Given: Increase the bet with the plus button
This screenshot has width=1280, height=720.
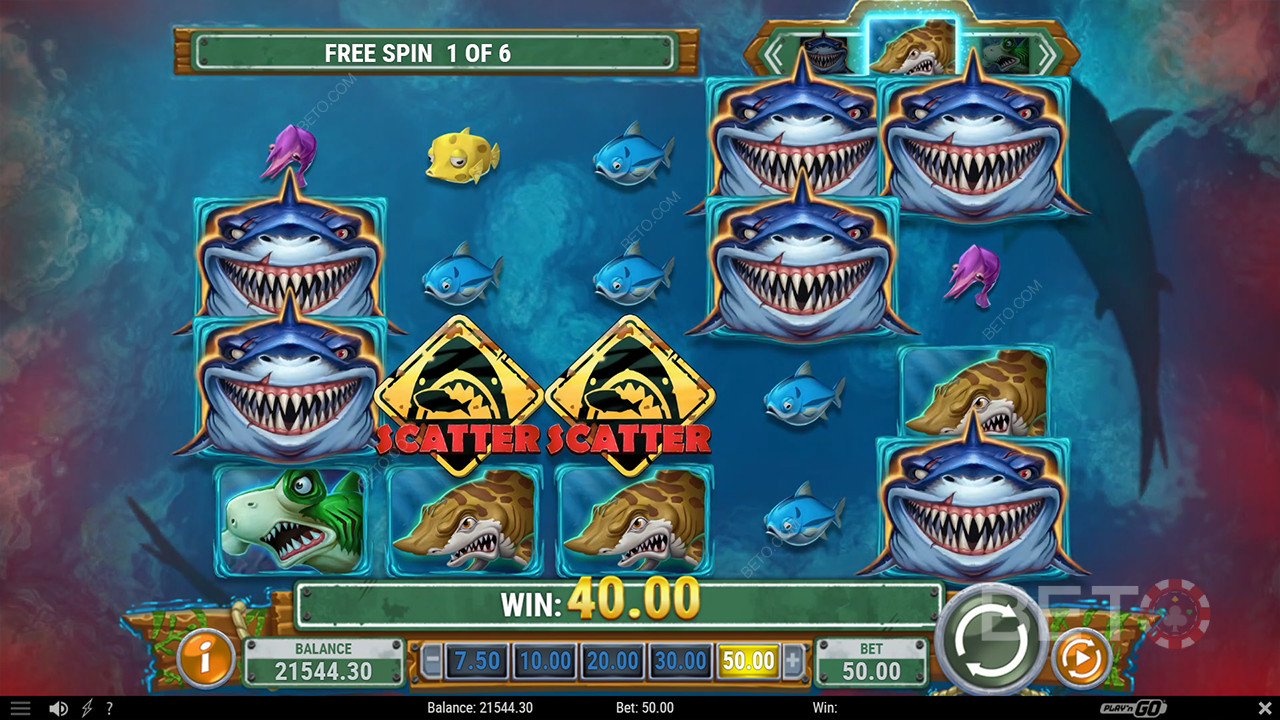Looking at the screenshot, I should (x=793, y=661).
